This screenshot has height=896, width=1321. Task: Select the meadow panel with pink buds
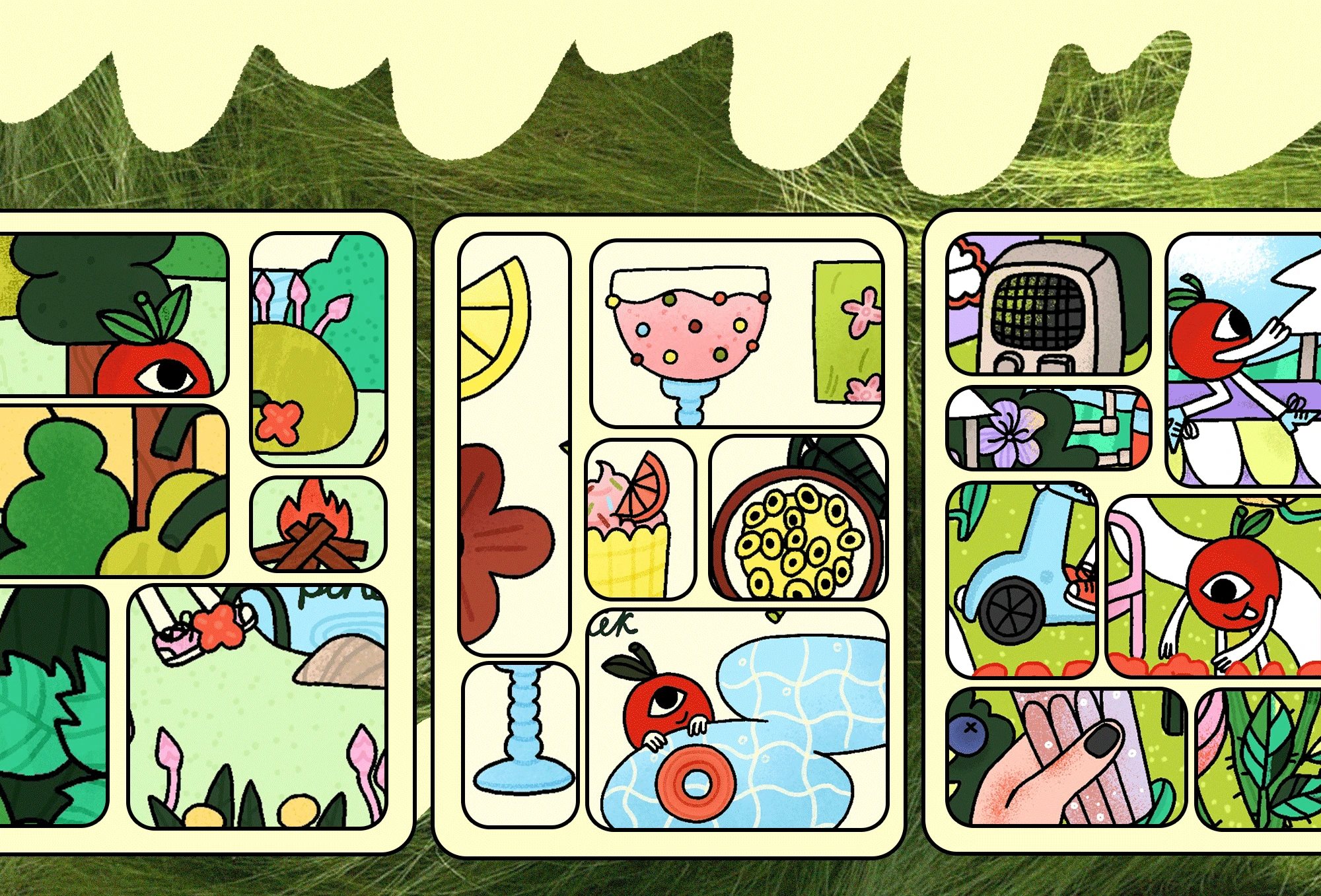[x=258, y=706]
